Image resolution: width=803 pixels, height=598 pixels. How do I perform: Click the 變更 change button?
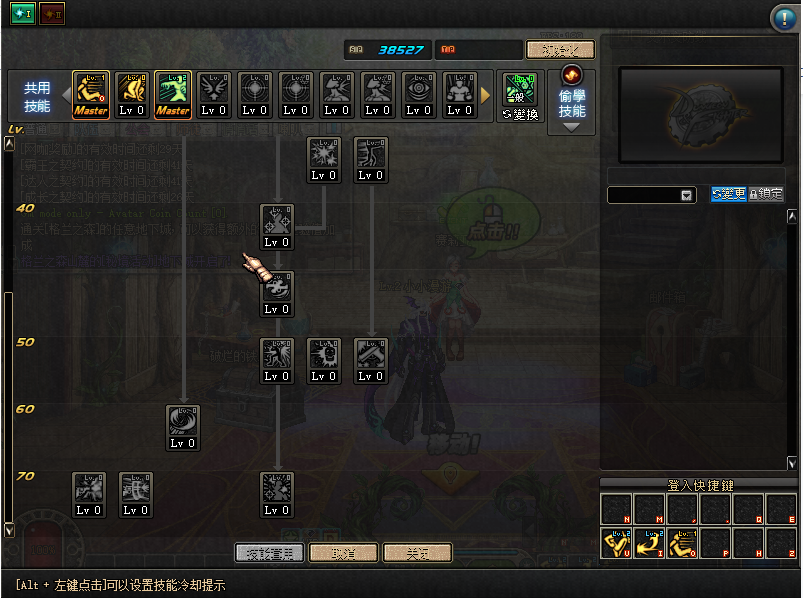728,194
